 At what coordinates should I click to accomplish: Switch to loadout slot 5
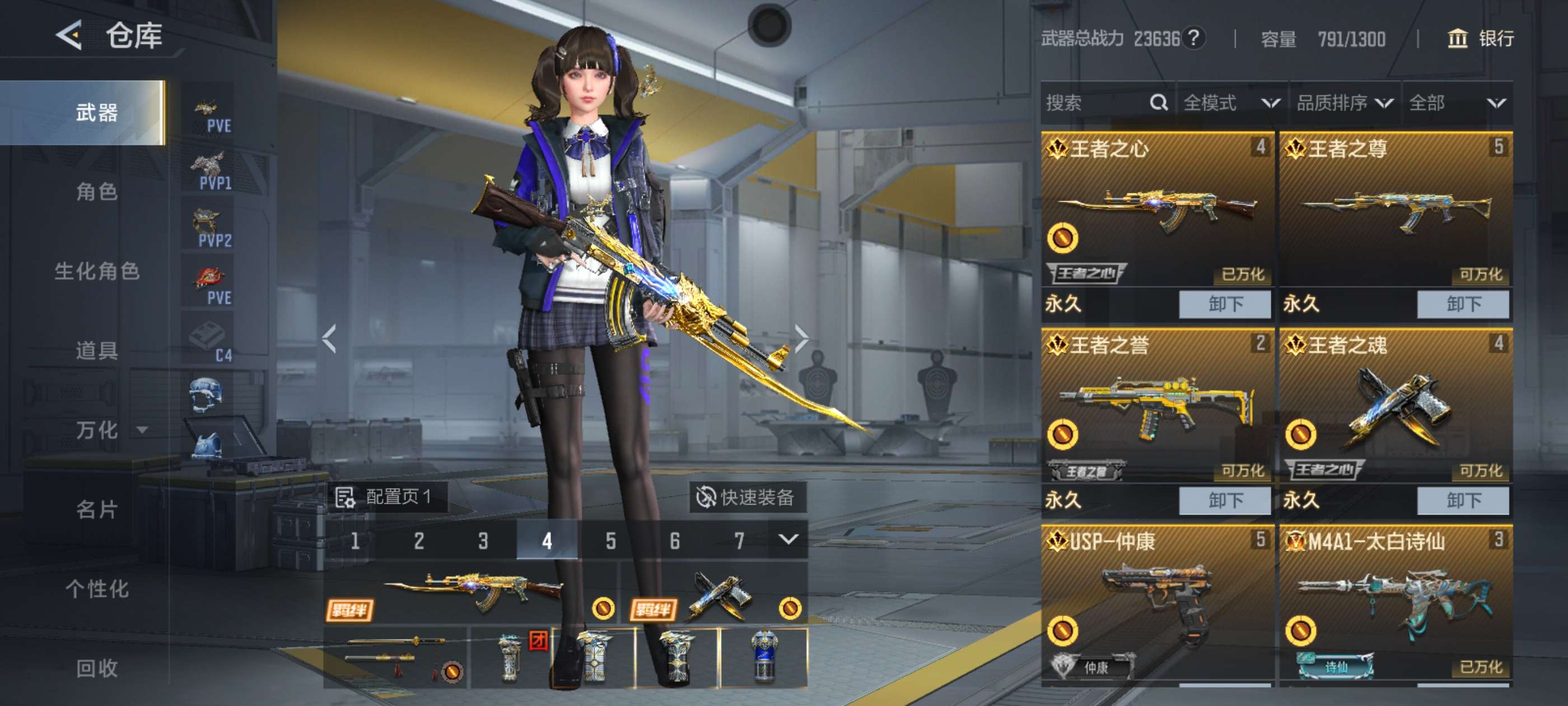point(610,540)
